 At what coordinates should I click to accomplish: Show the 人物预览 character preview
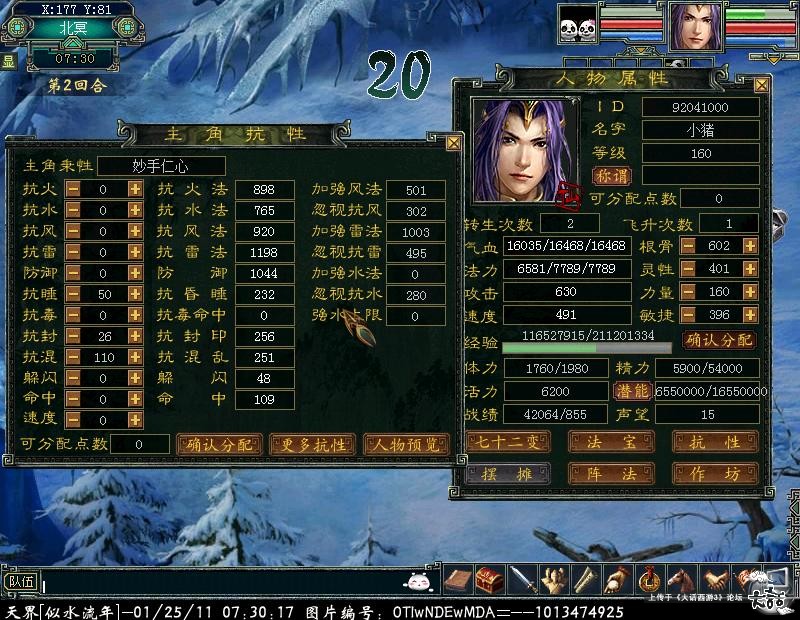pos(406,444)
